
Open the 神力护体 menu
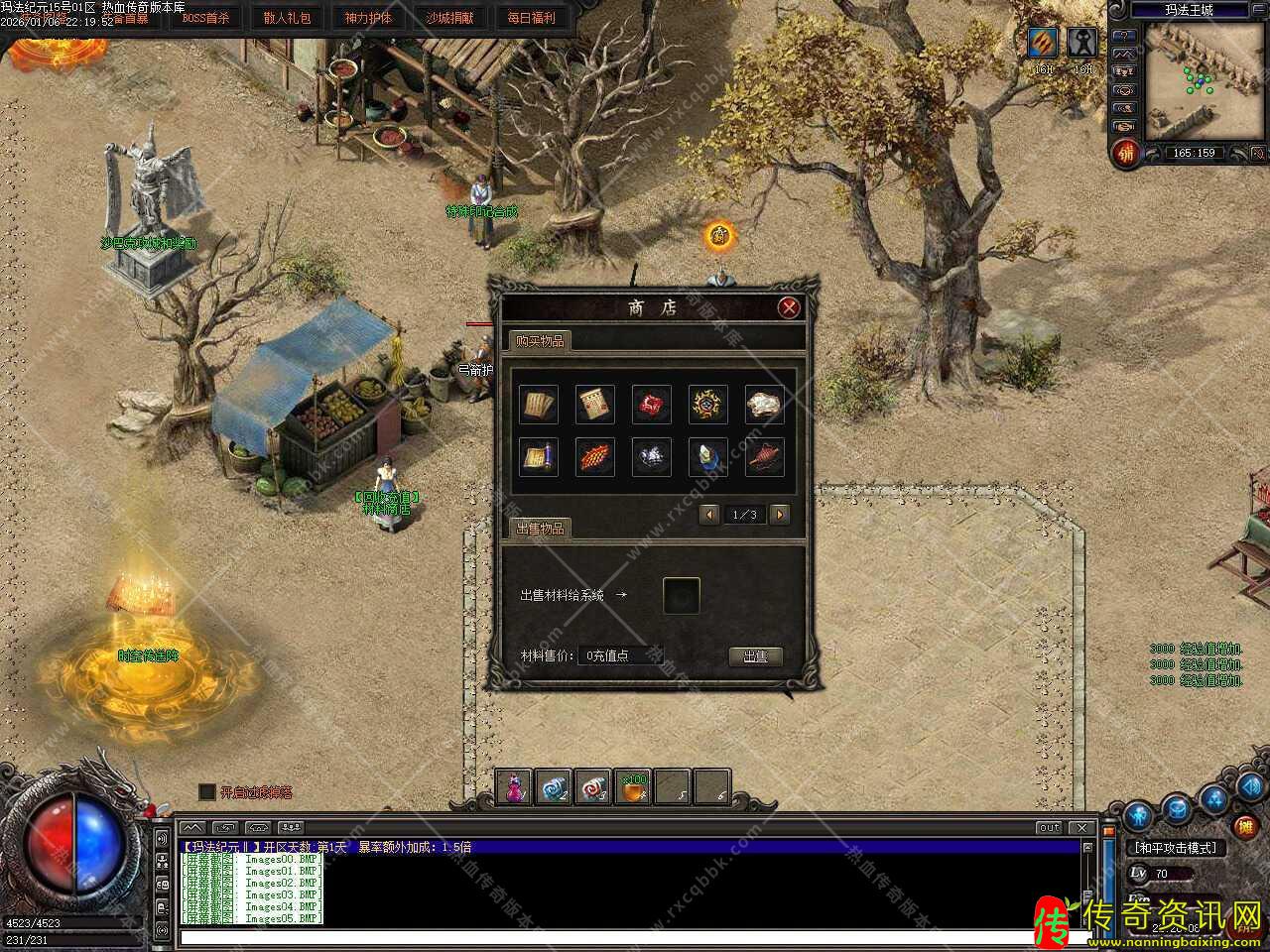pyautogui.click(x=368, y=18)
